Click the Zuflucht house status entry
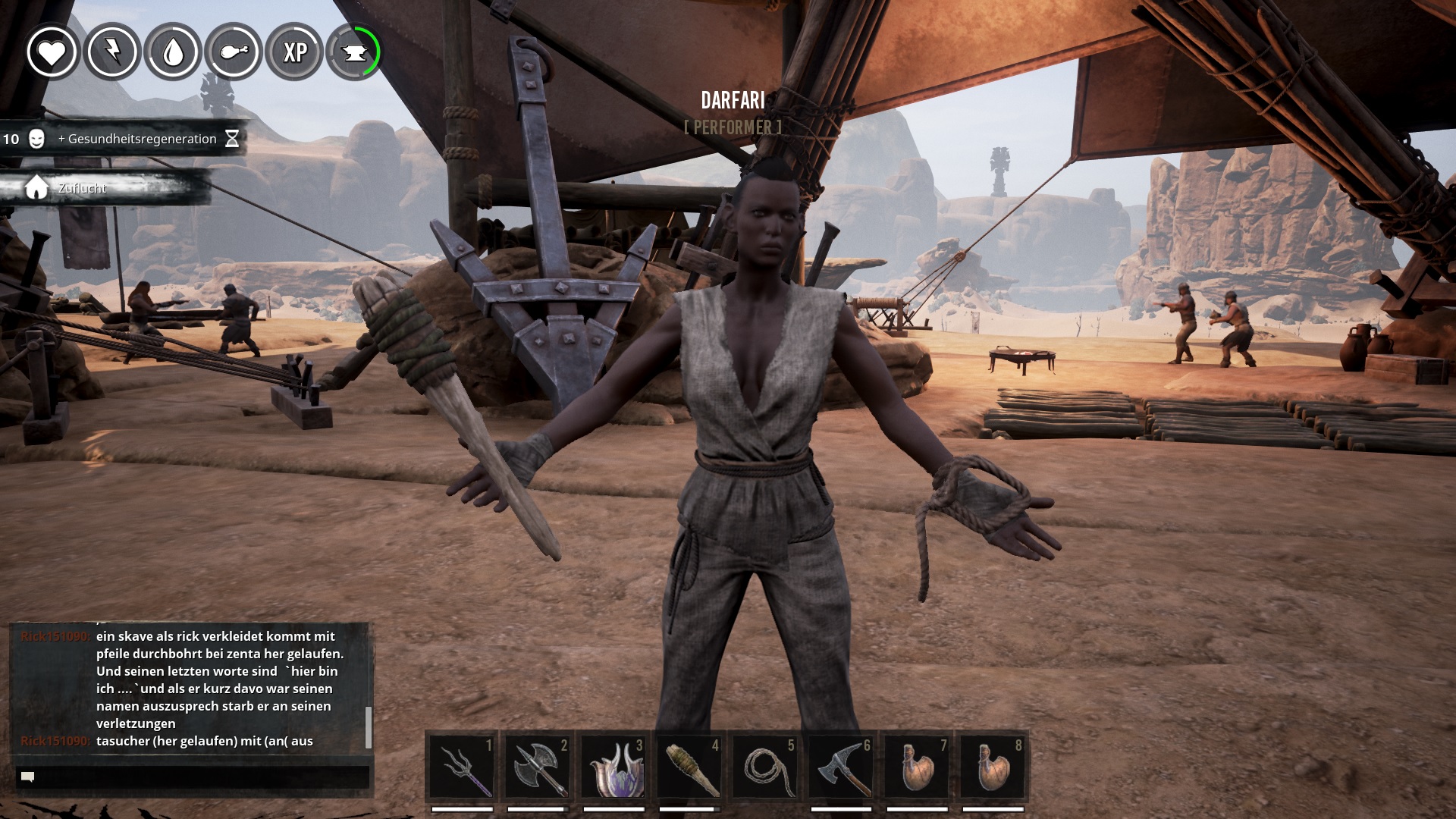 (x=82, y=188)
